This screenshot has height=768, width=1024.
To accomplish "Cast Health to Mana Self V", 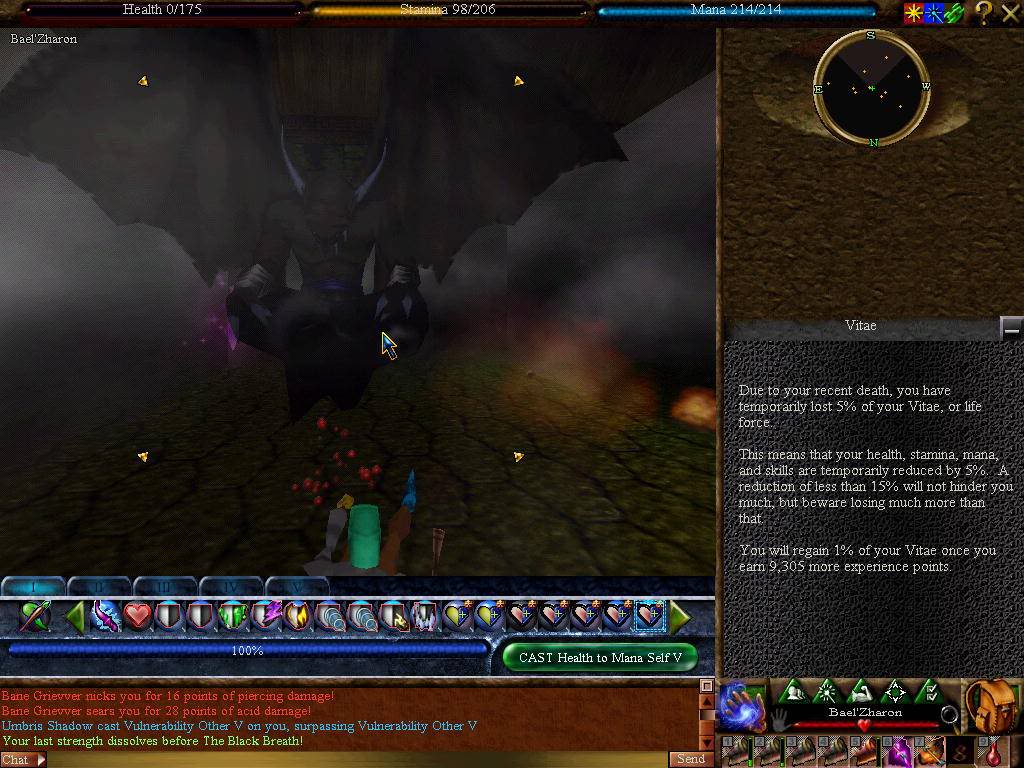I will 600,657.
